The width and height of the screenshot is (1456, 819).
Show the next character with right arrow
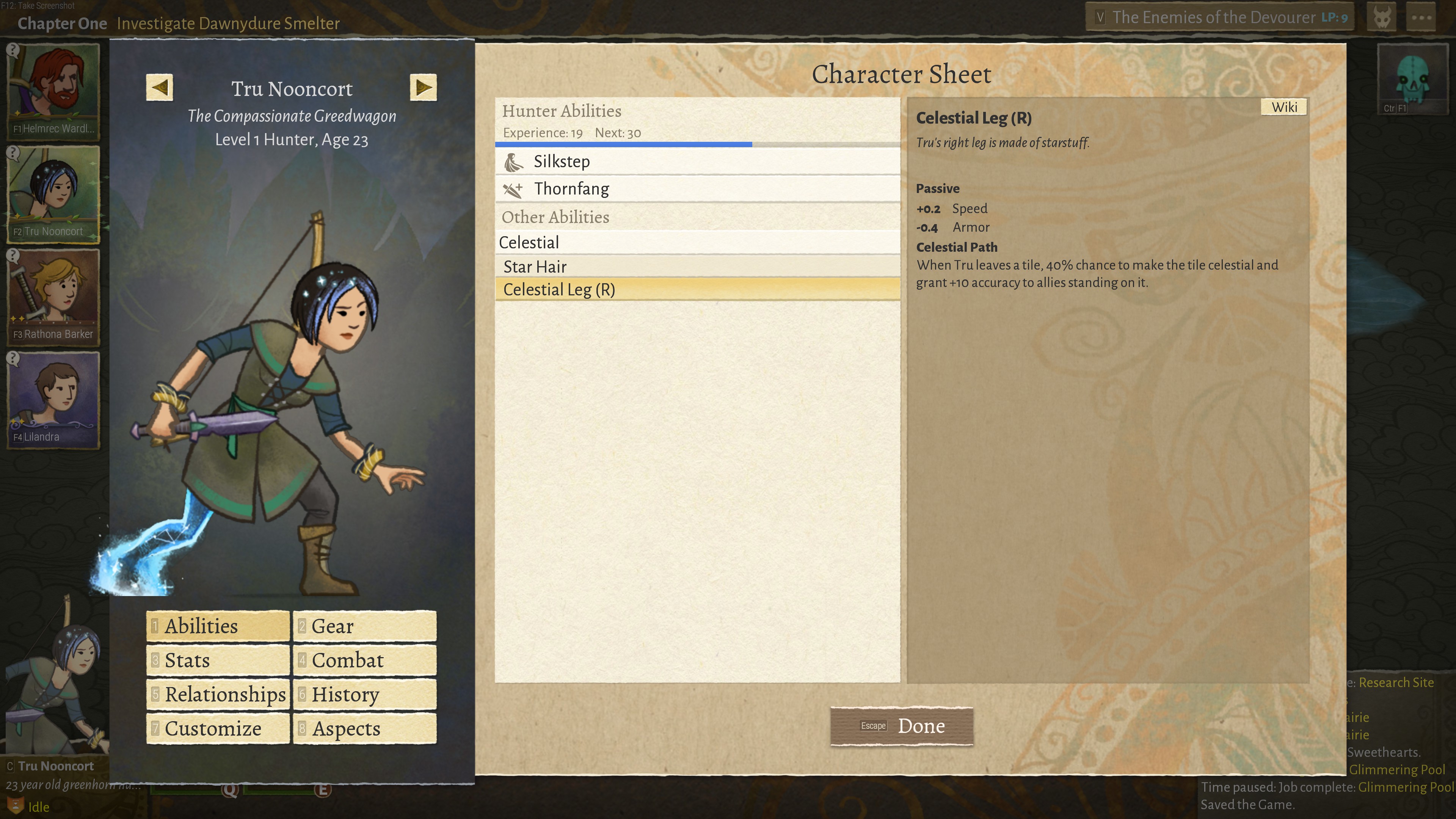pos(423,88)
